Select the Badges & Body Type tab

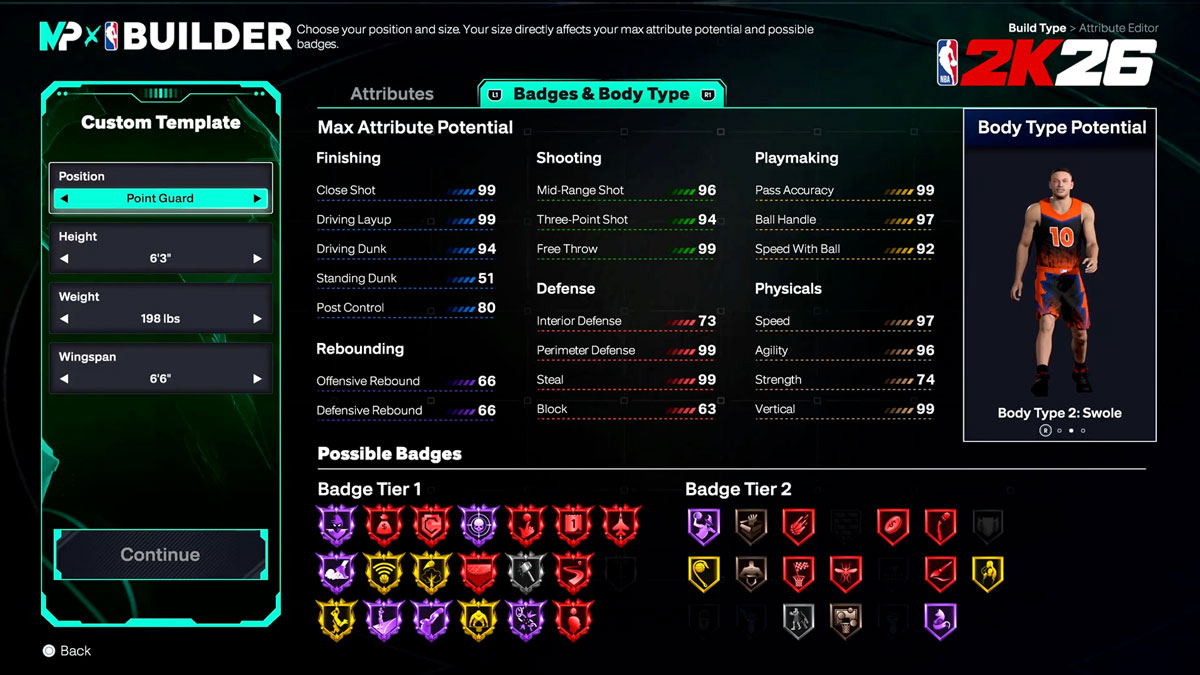click(x=601, y=94)
